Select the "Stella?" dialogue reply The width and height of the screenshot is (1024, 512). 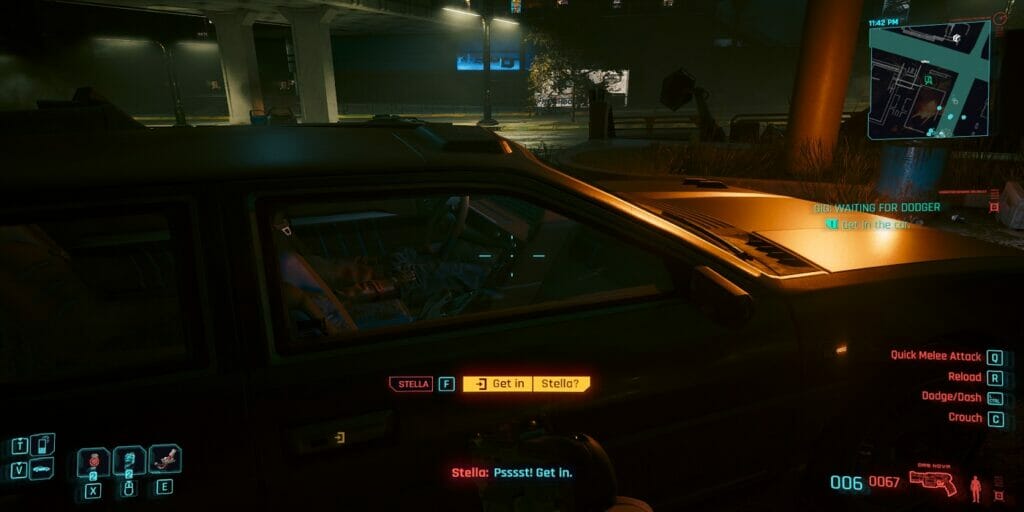click(561, 384)
